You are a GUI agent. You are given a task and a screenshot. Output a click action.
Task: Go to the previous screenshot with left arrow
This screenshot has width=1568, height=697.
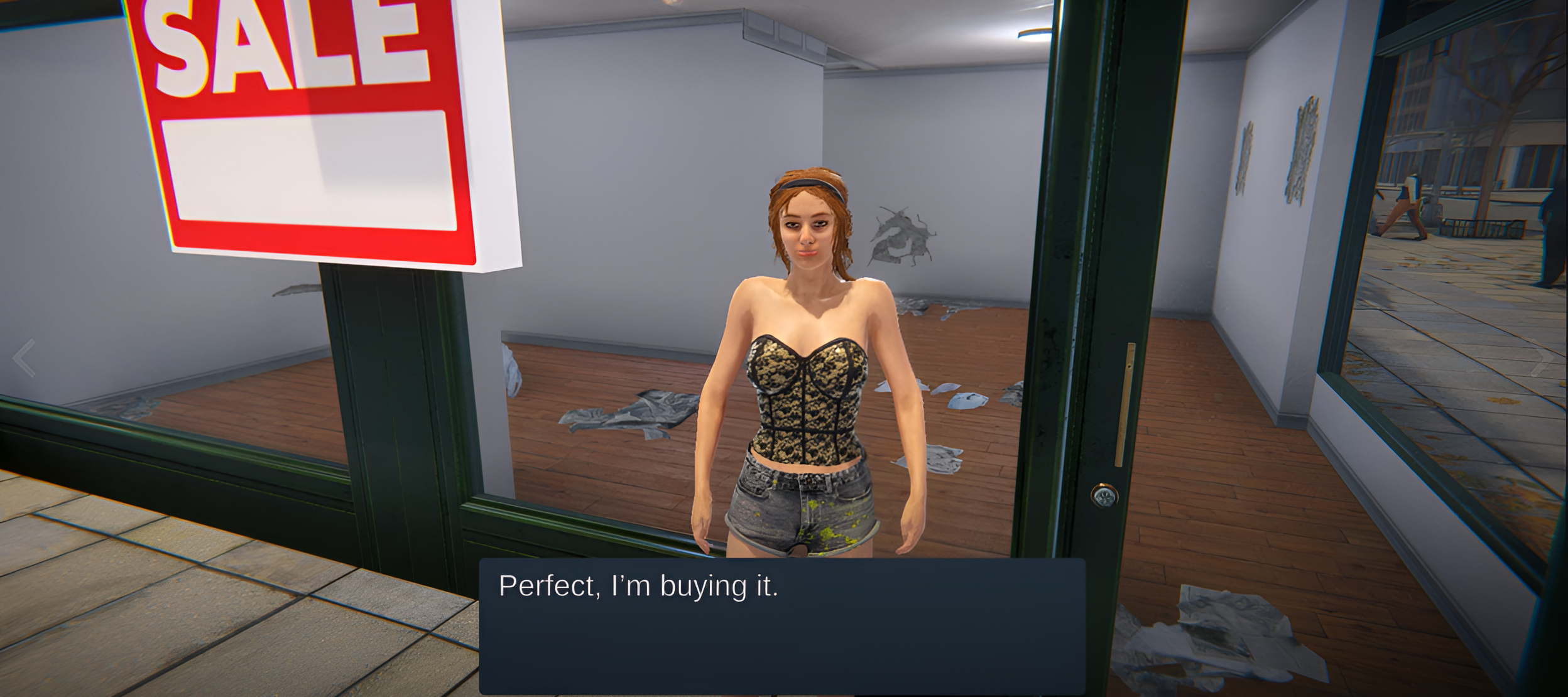(x=24, y=358)
